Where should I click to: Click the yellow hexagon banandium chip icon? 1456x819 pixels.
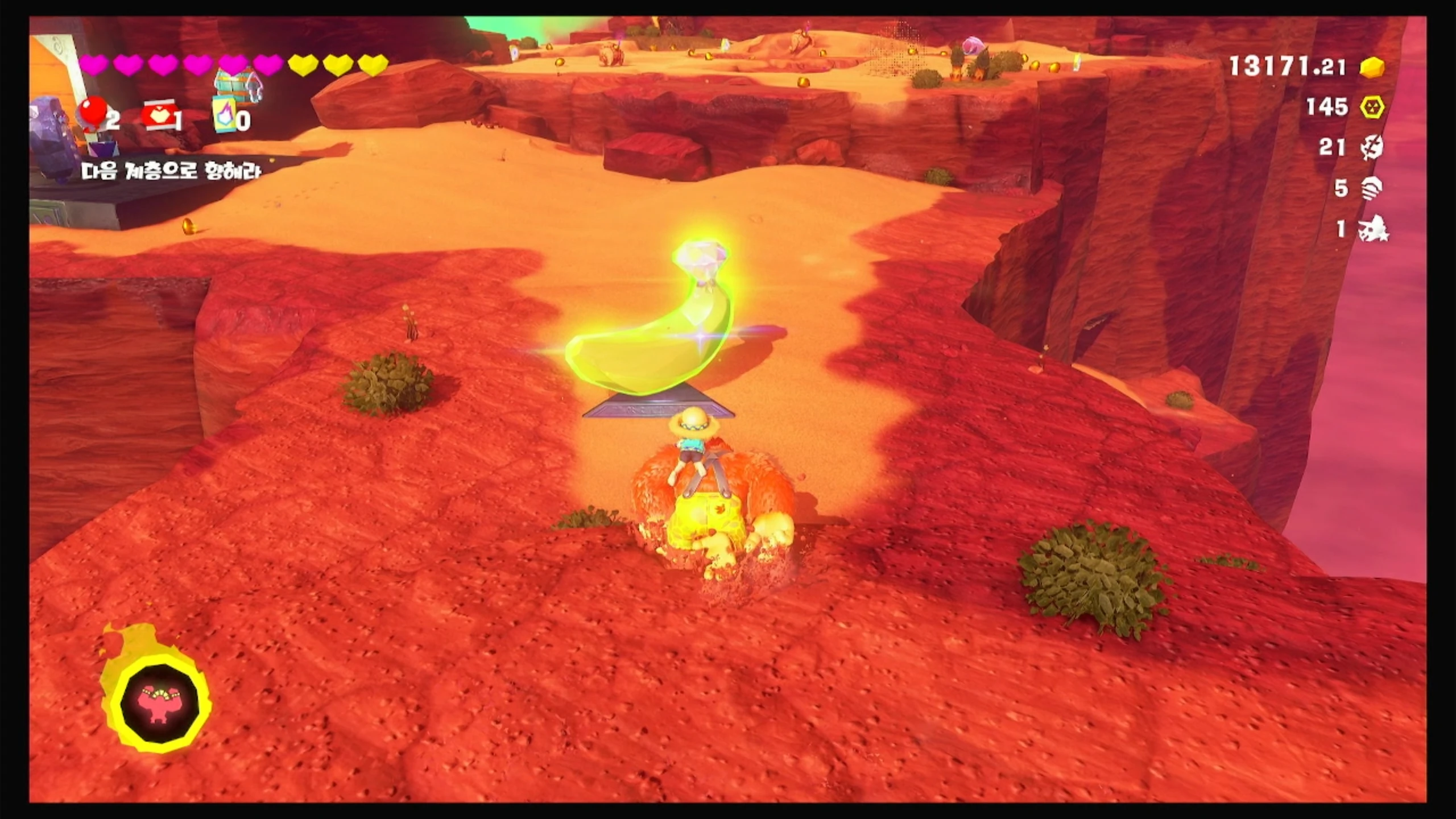pos(1372,107)
